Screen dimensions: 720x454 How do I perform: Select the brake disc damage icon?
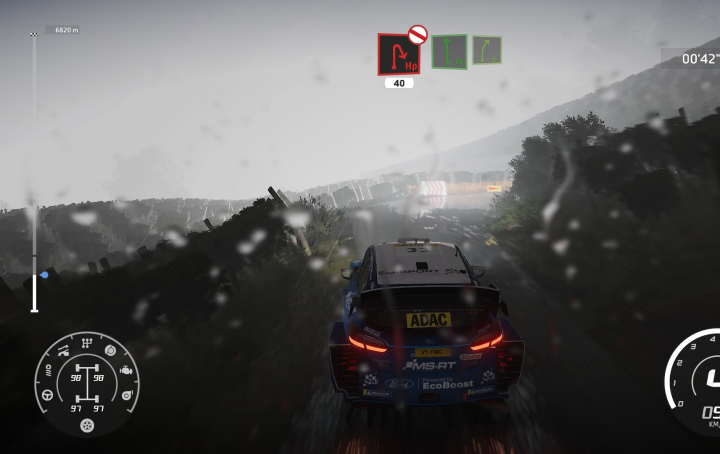(109, 350)
